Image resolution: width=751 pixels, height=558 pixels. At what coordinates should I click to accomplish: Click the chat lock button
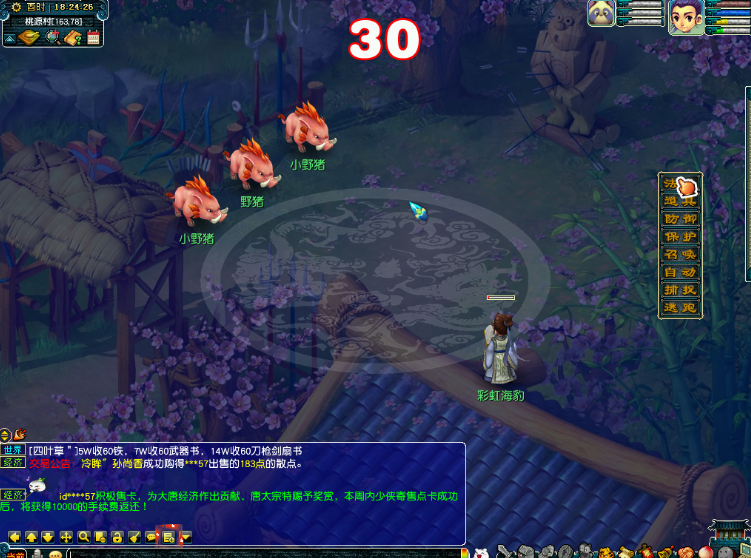pyautogui.click(x=117, y=537)
